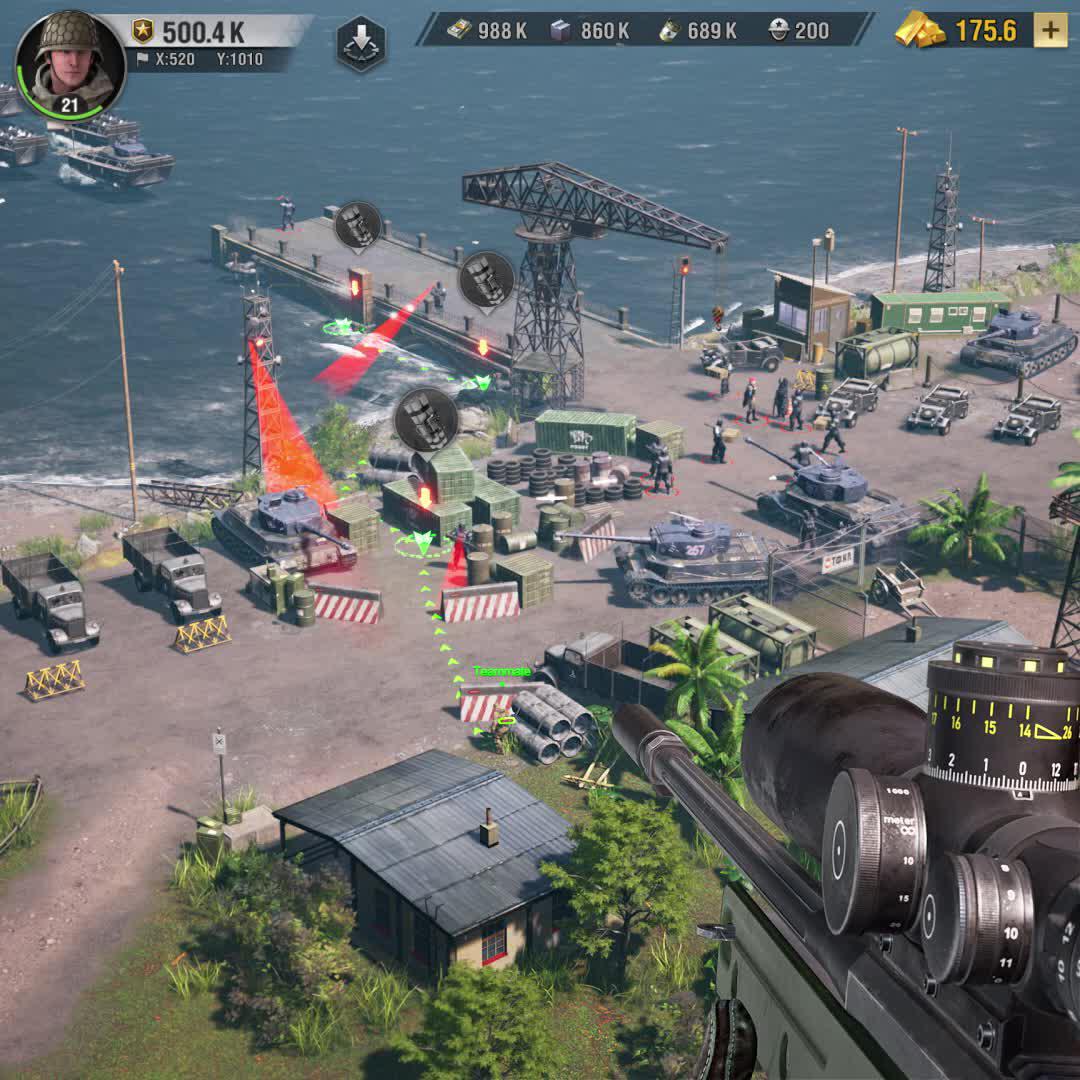Open the commander profile portrait
Viewport: 1080px width, 1080px height.
coord(70,62)
